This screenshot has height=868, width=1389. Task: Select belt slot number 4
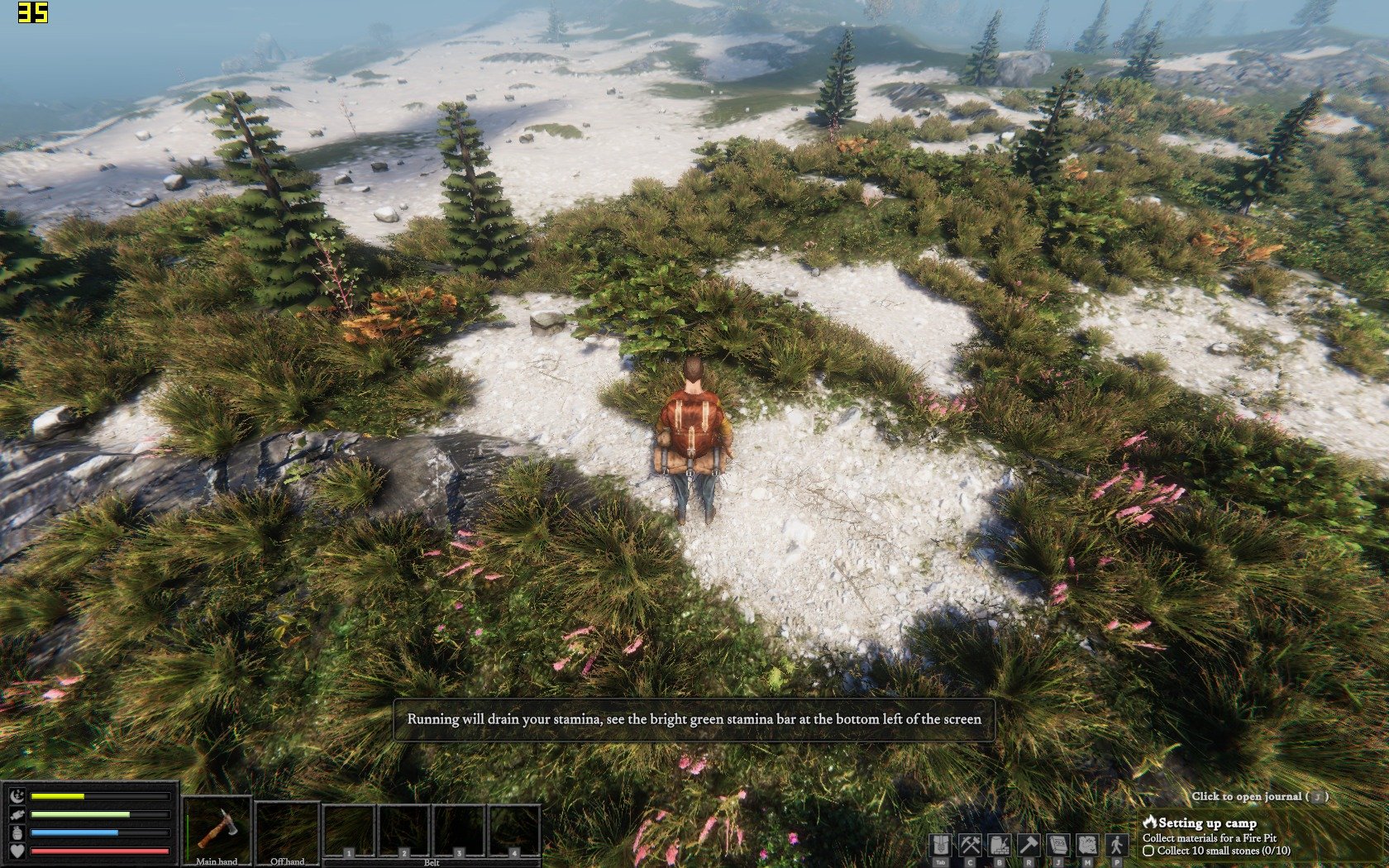(x=513, y=830)
